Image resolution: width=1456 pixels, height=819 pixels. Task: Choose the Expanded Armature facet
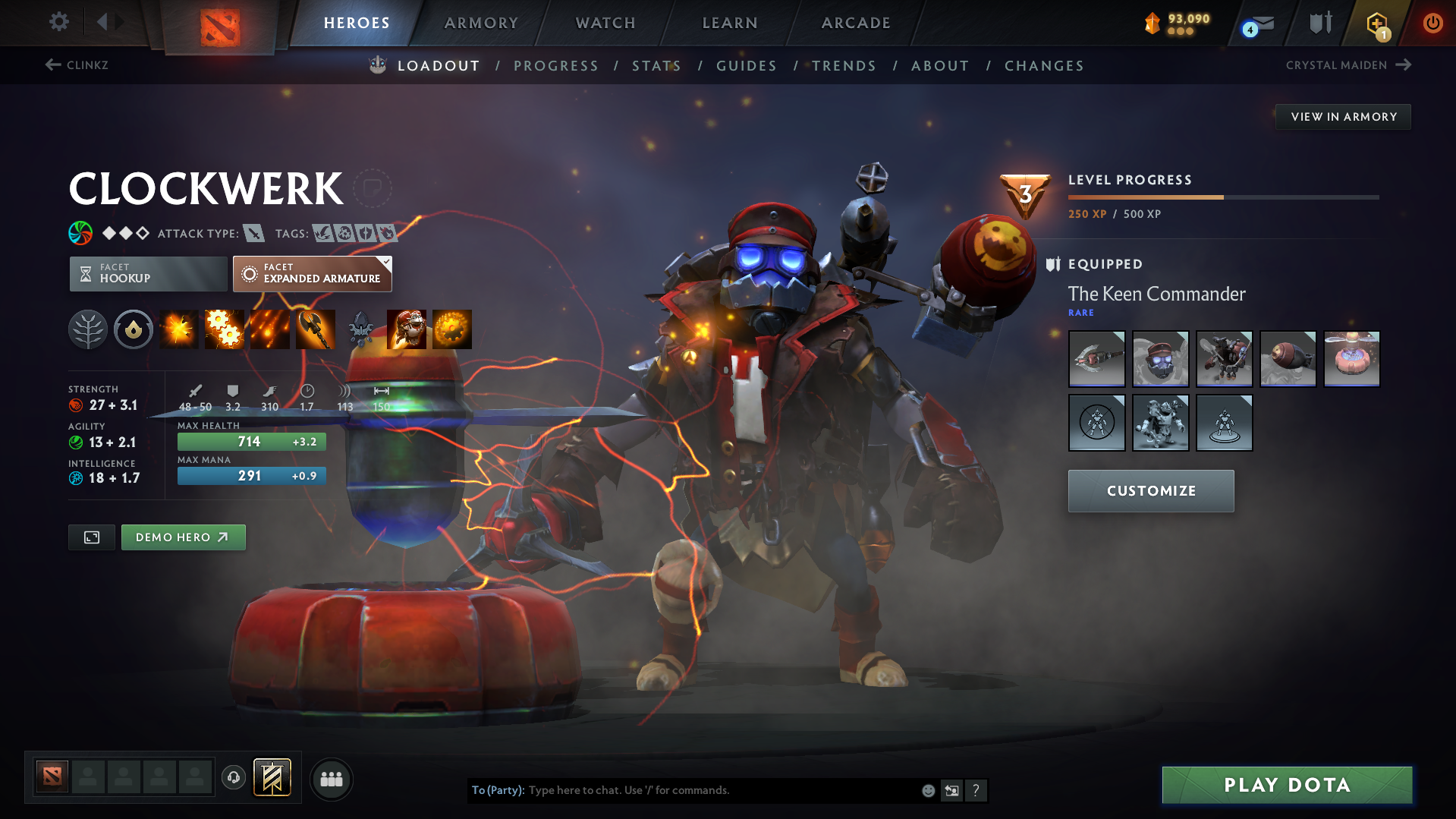coord(313,273)
